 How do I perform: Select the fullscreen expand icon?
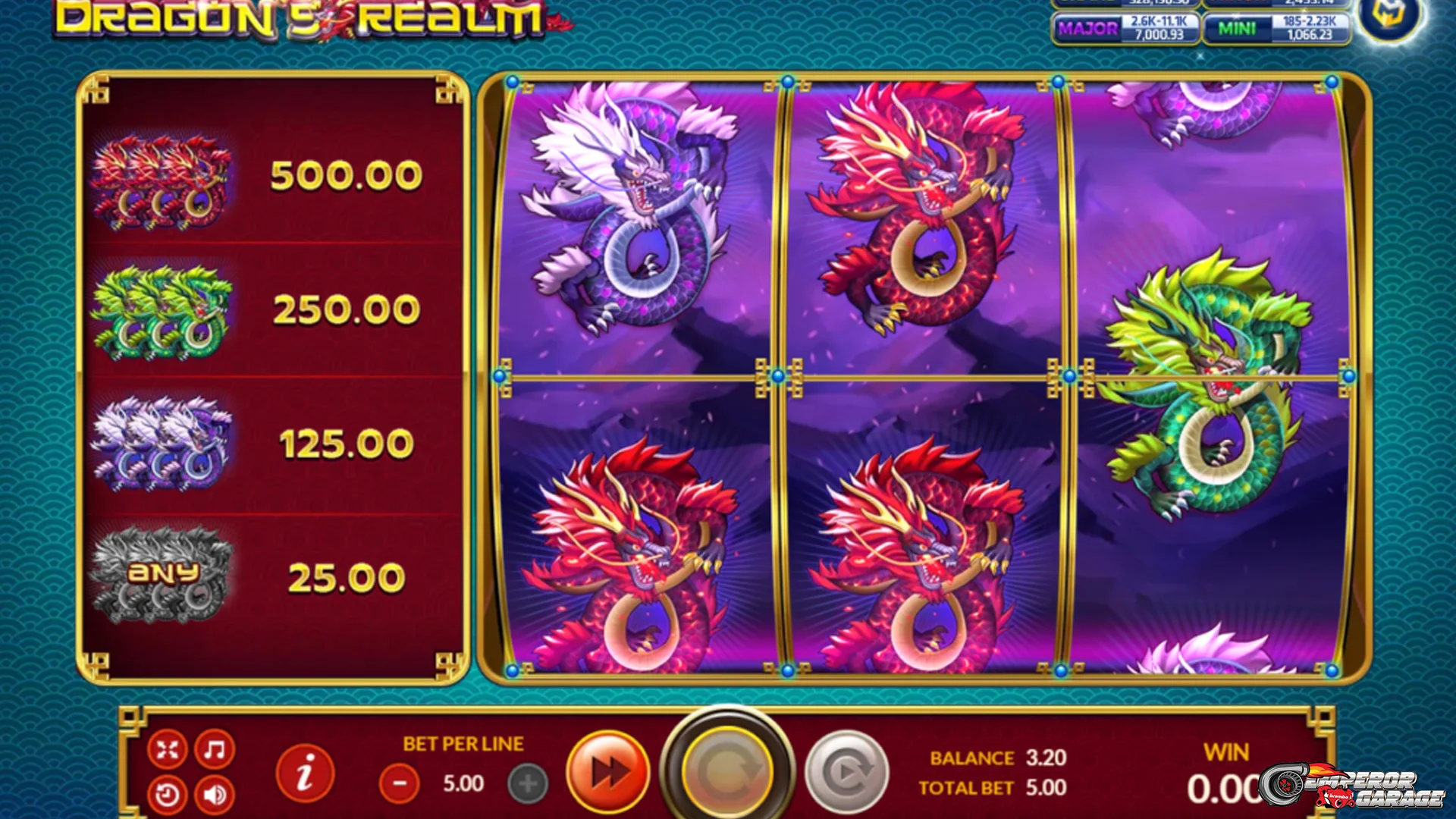(x=168, y=749)
